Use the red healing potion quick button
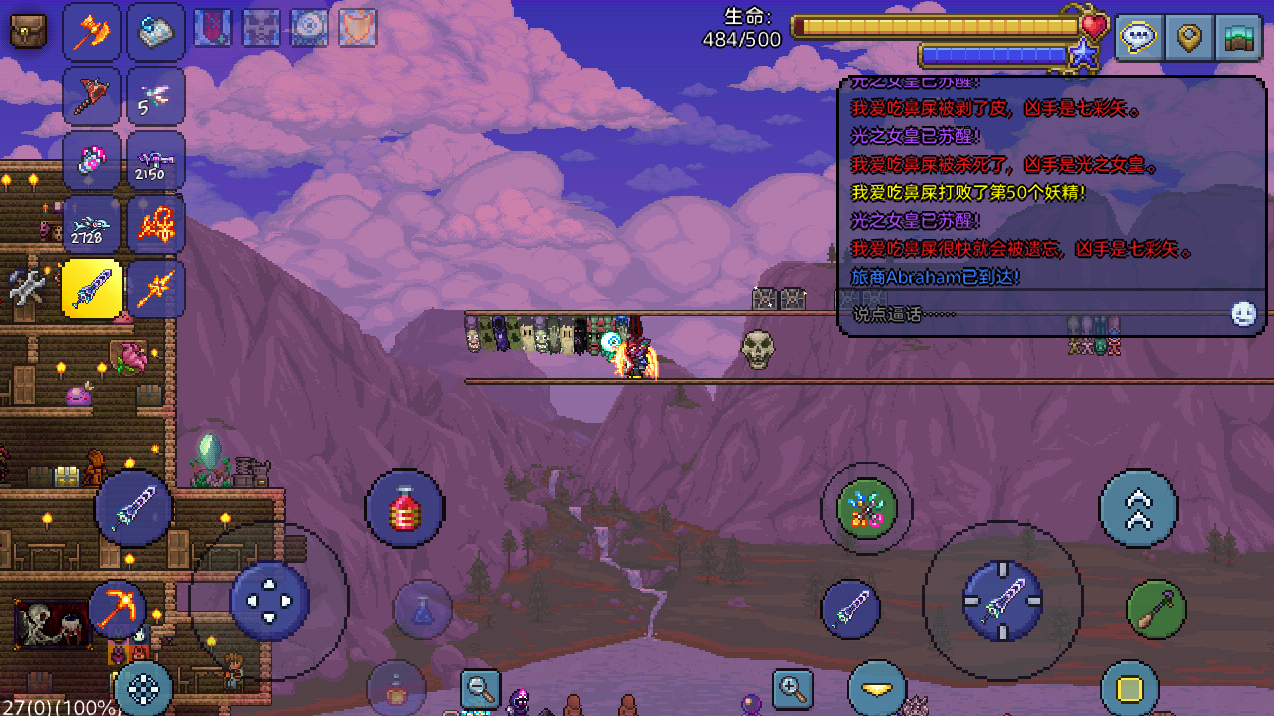This screenshot has width=1274, height=716. click(404, 509)
